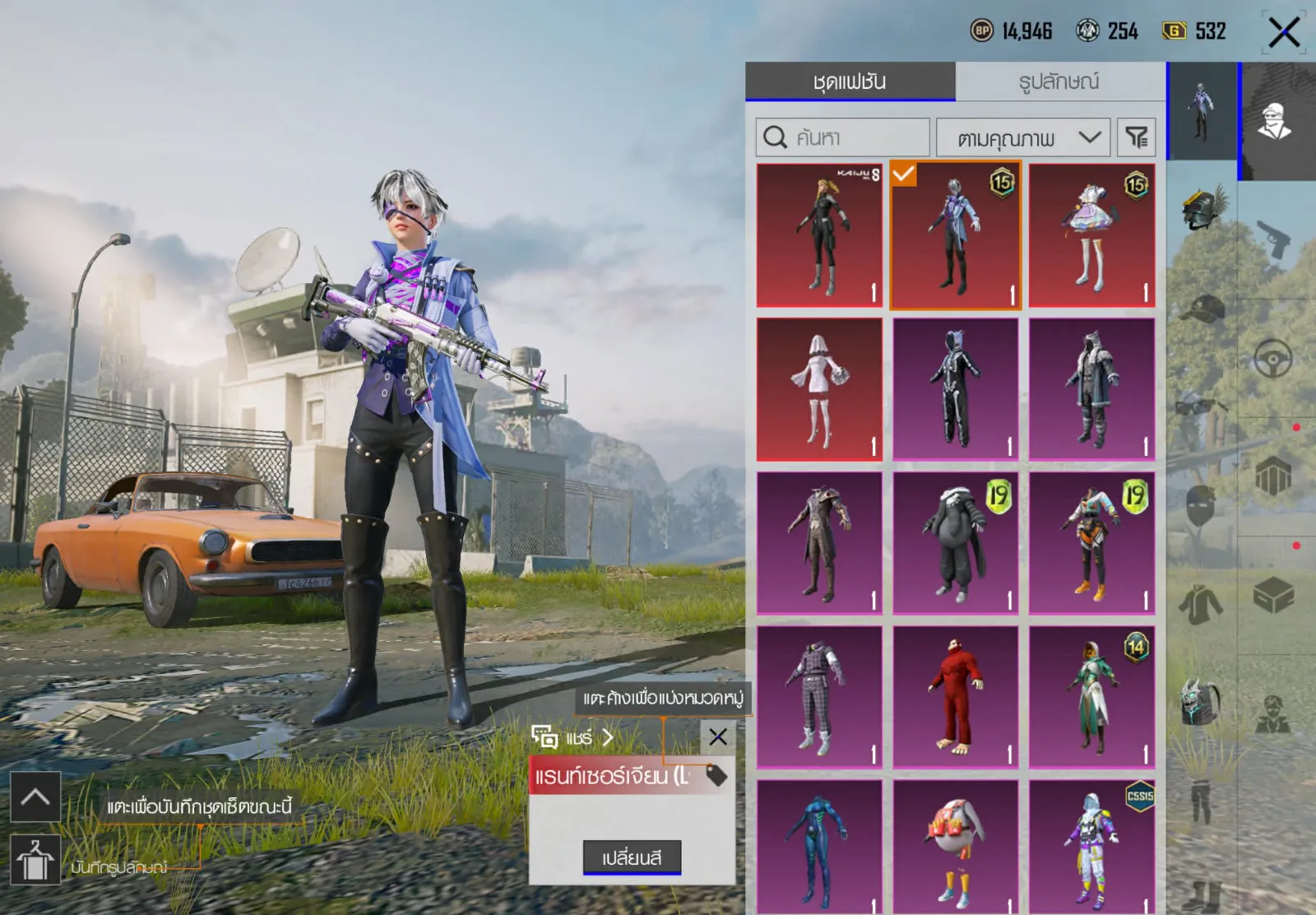Switch to the รูปลักษณ์ tab
Viewport: 1316px width, 915px height.
coord(1059,81)
